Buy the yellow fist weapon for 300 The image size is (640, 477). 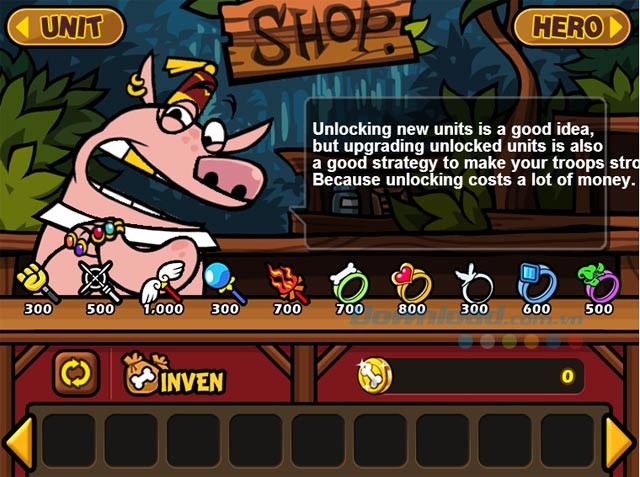coord(37,284)
